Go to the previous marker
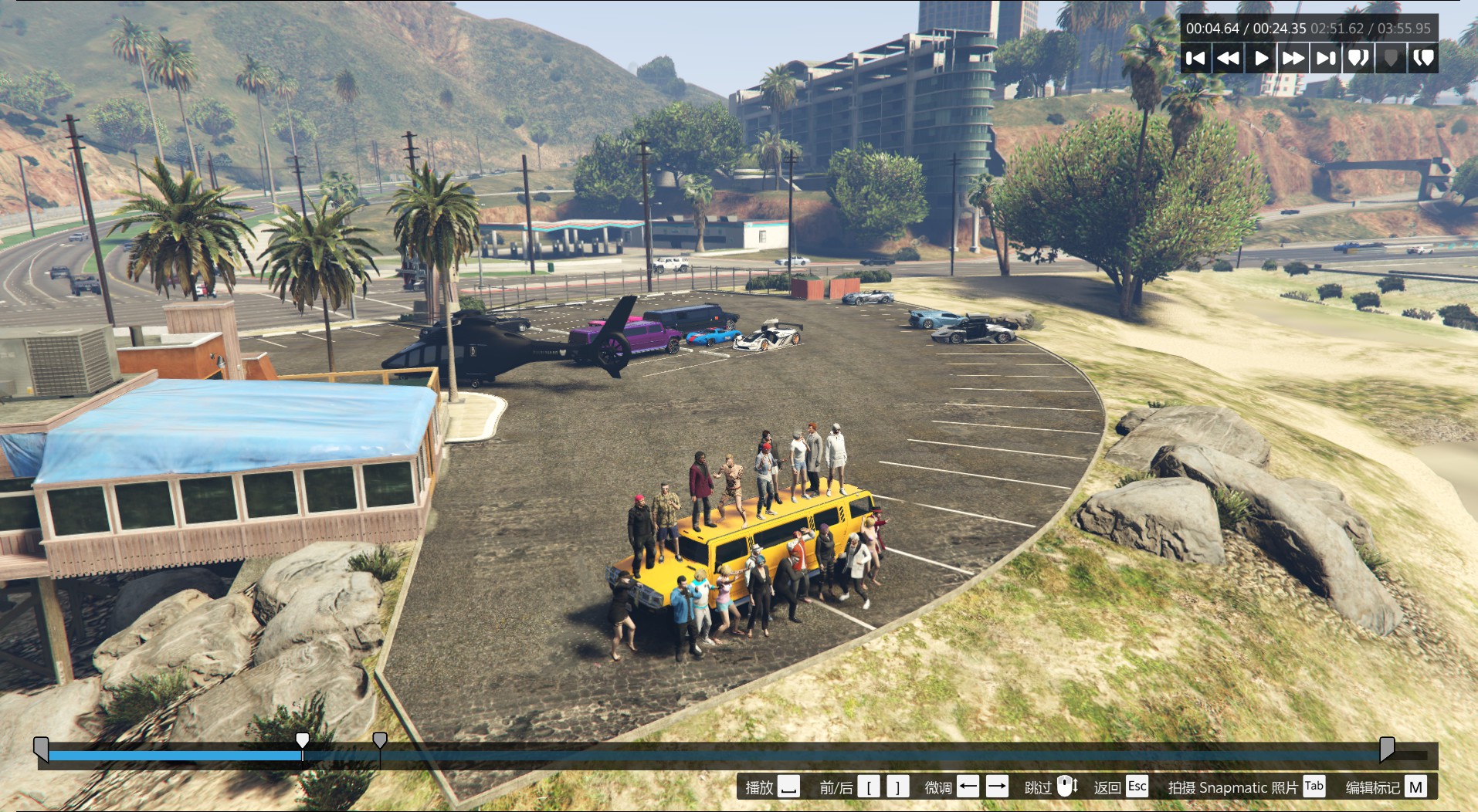 [1358, 59]
